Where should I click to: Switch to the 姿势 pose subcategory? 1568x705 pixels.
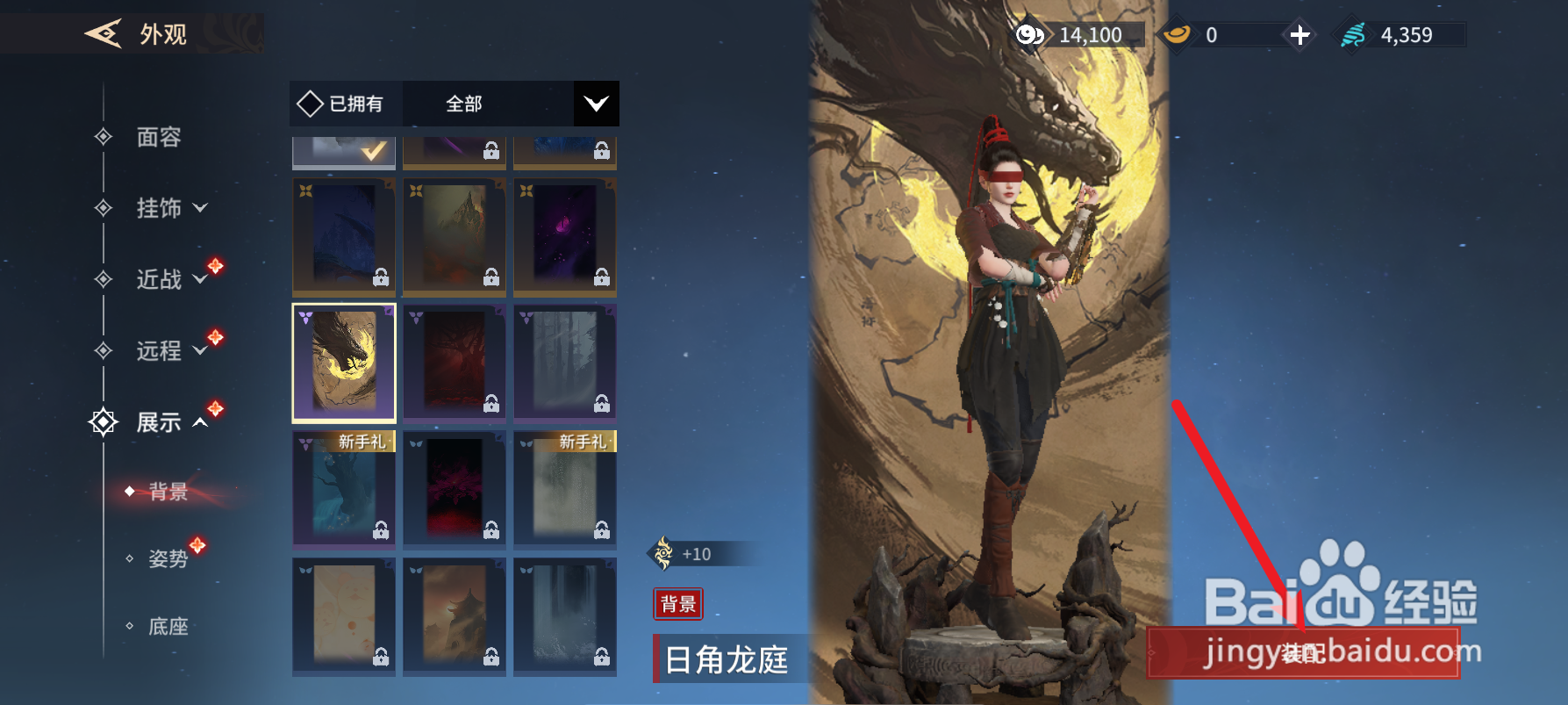pos(168,558)
